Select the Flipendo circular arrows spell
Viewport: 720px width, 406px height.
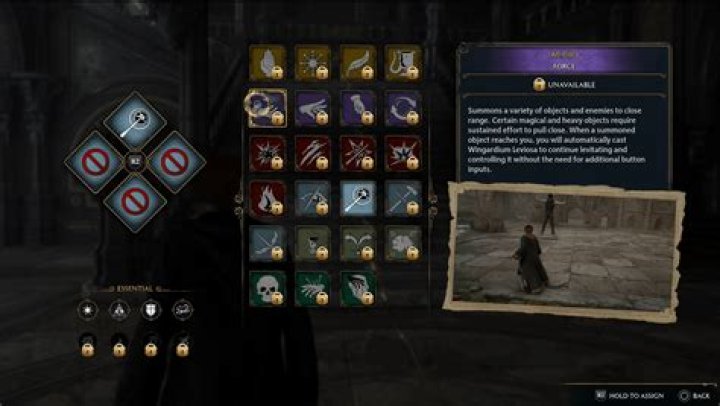tap(403, 108)
